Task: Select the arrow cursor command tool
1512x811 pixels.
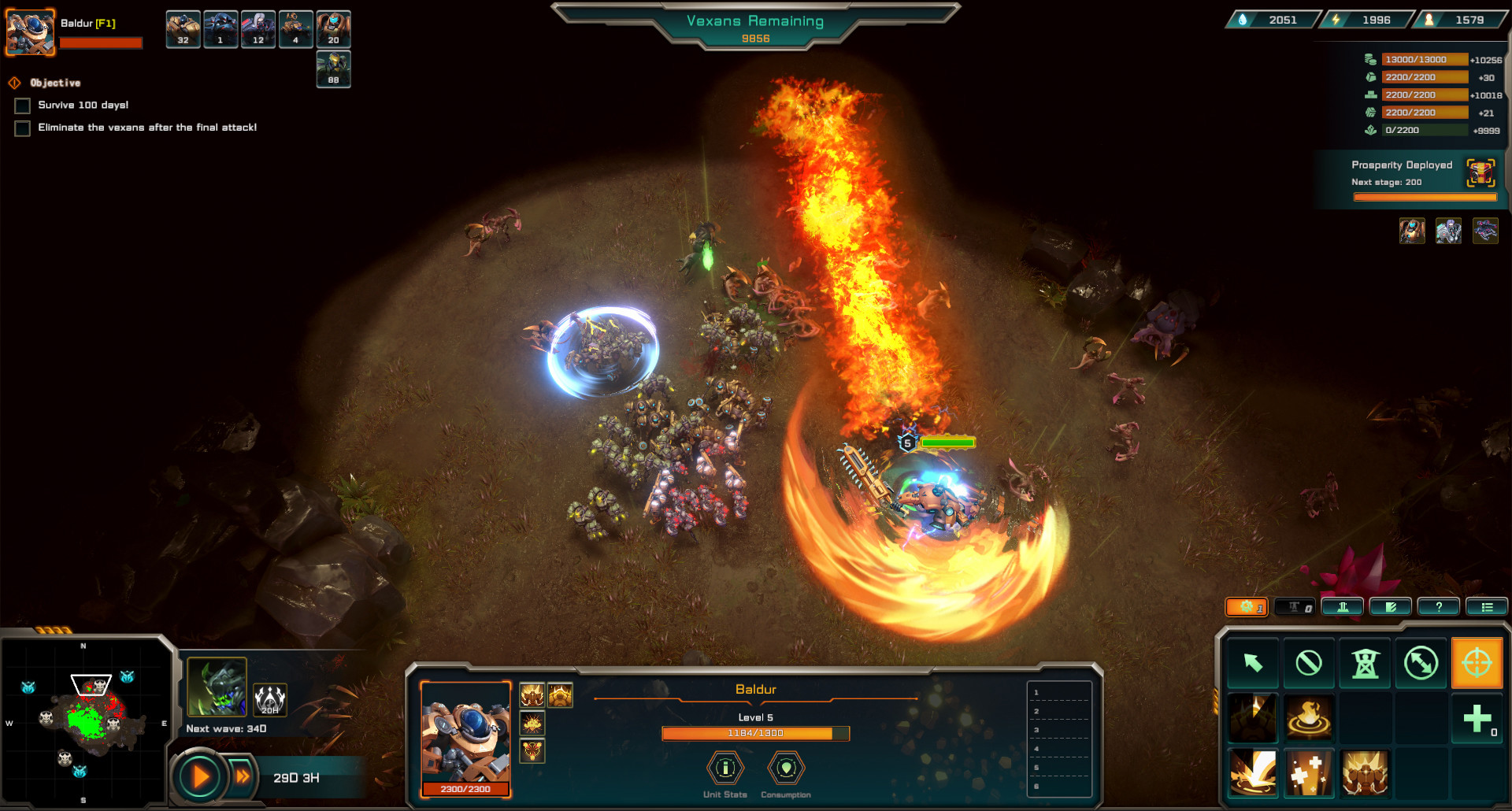Action: (1253, 663)
